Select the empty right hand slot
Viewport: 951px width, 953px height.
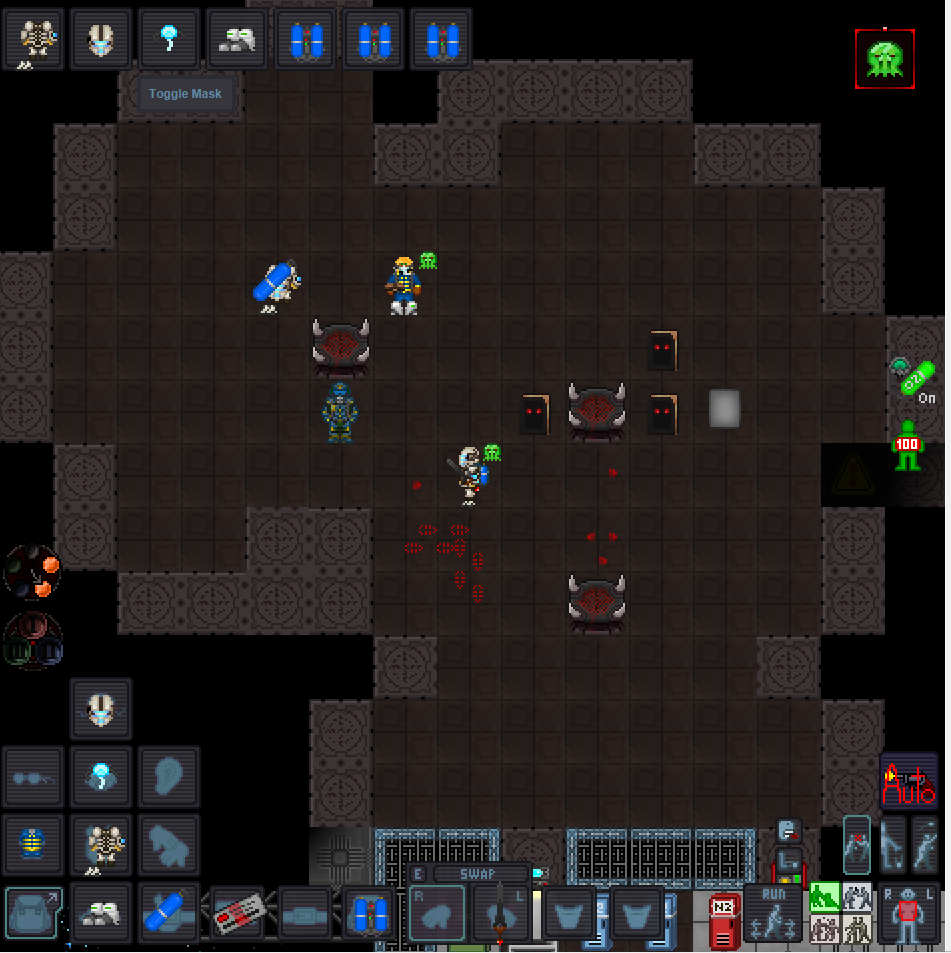[x=437, y=913]
